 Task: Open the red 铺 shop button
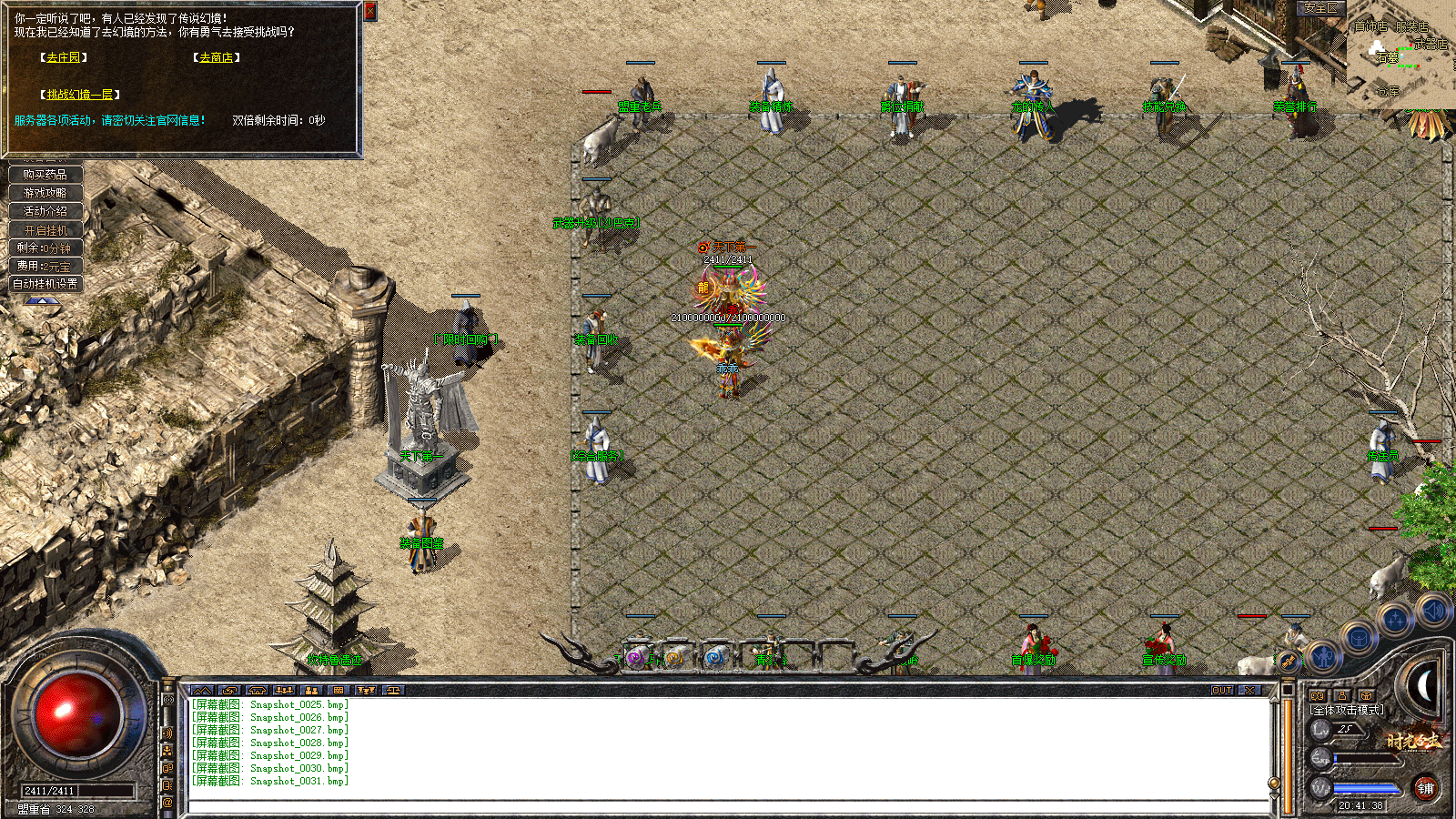(x=1425, y=788)
